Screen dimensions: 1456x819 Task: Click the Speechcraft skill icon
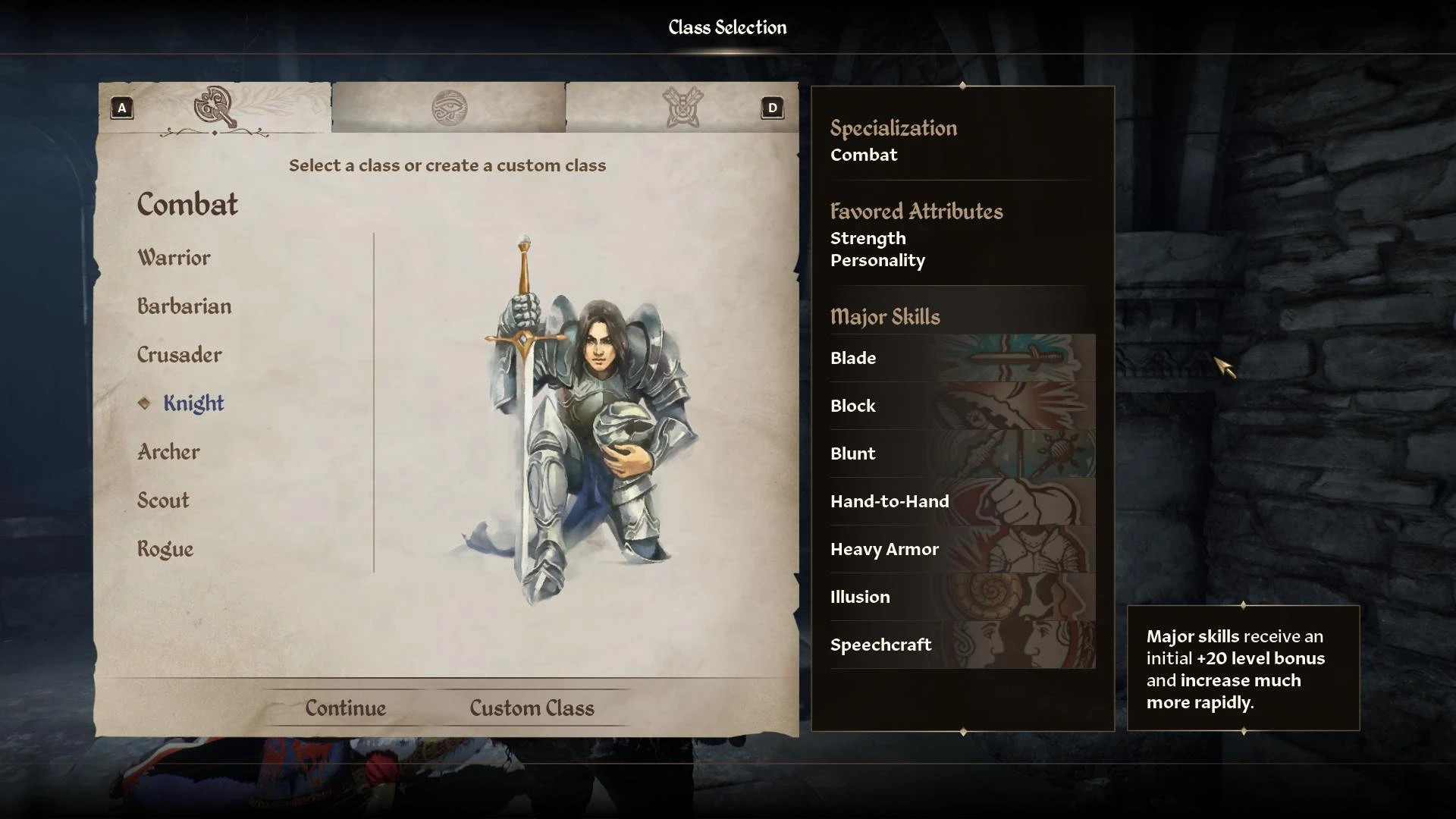[x=1024, y=645]
